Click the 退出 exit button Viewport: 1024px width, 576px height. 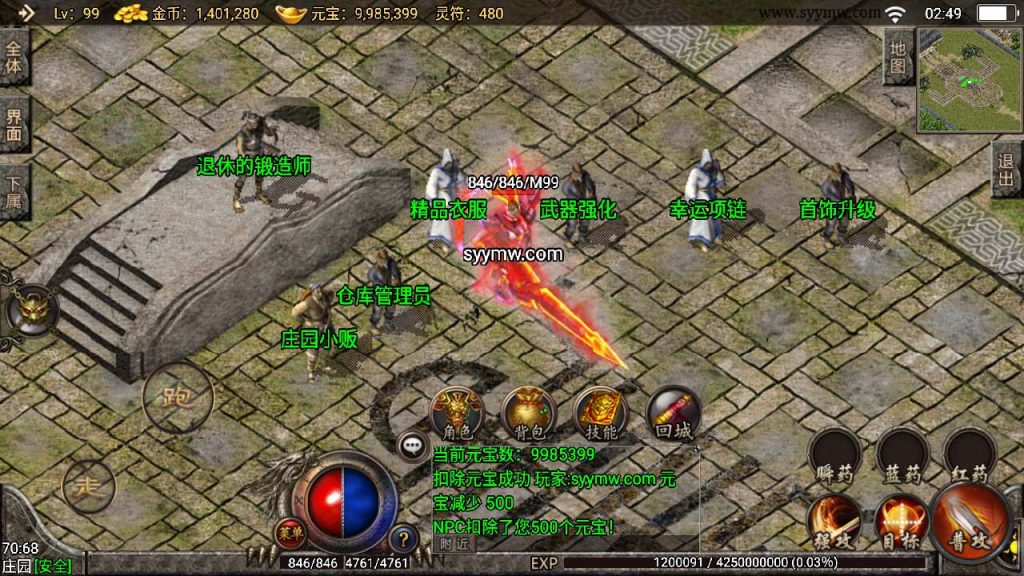tap(1007, 170)
